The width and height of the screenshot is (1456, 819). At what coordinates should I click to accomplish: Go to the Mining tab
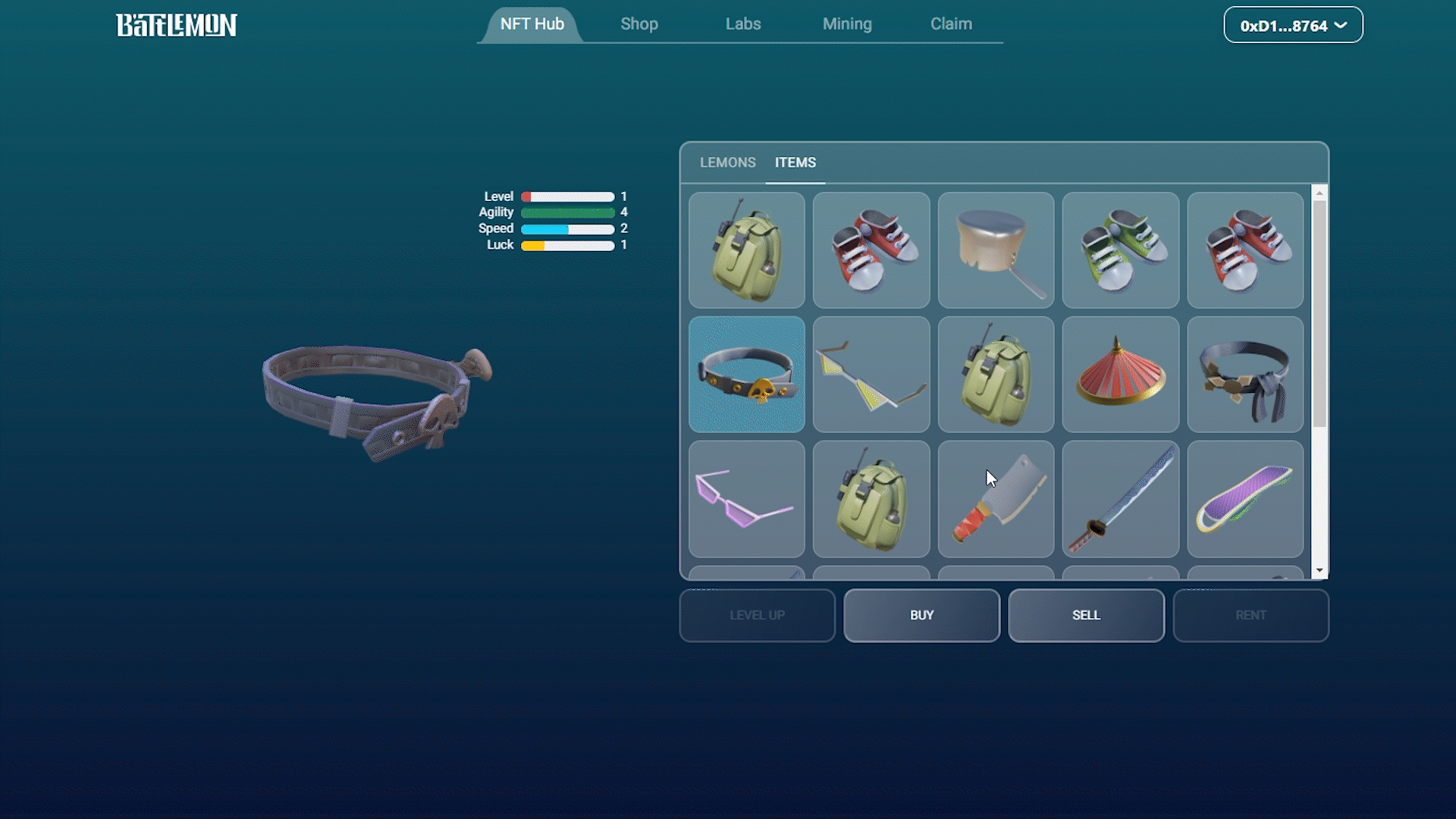[x=846, y=24]
